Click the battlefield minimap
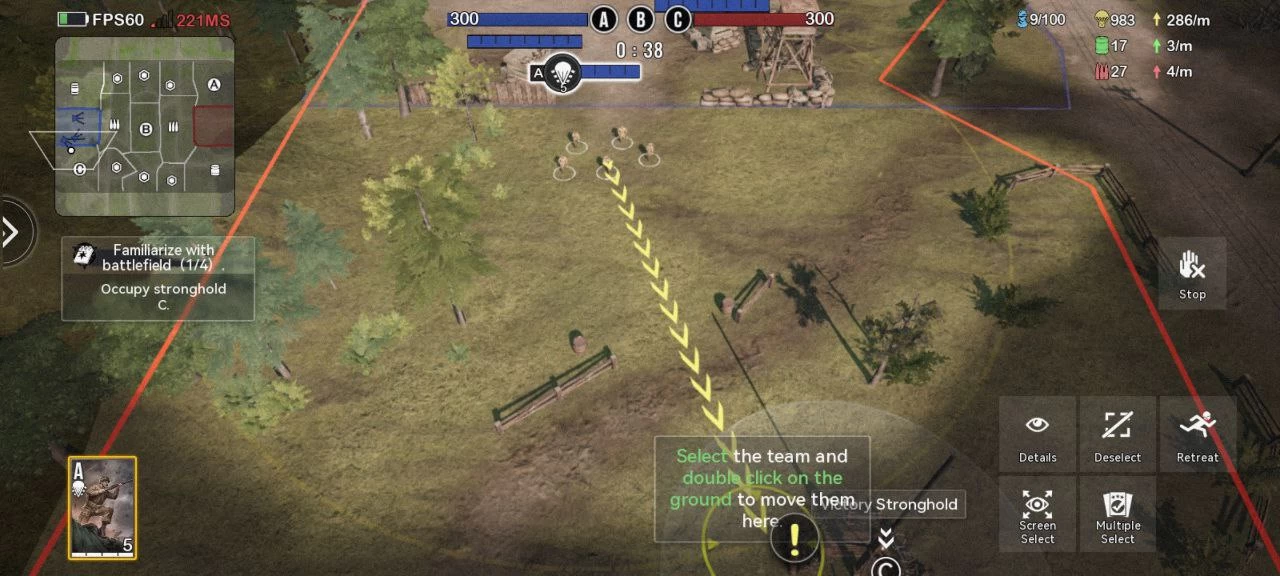This screenshot has width=1280, height=576. (x=144, y=126)
